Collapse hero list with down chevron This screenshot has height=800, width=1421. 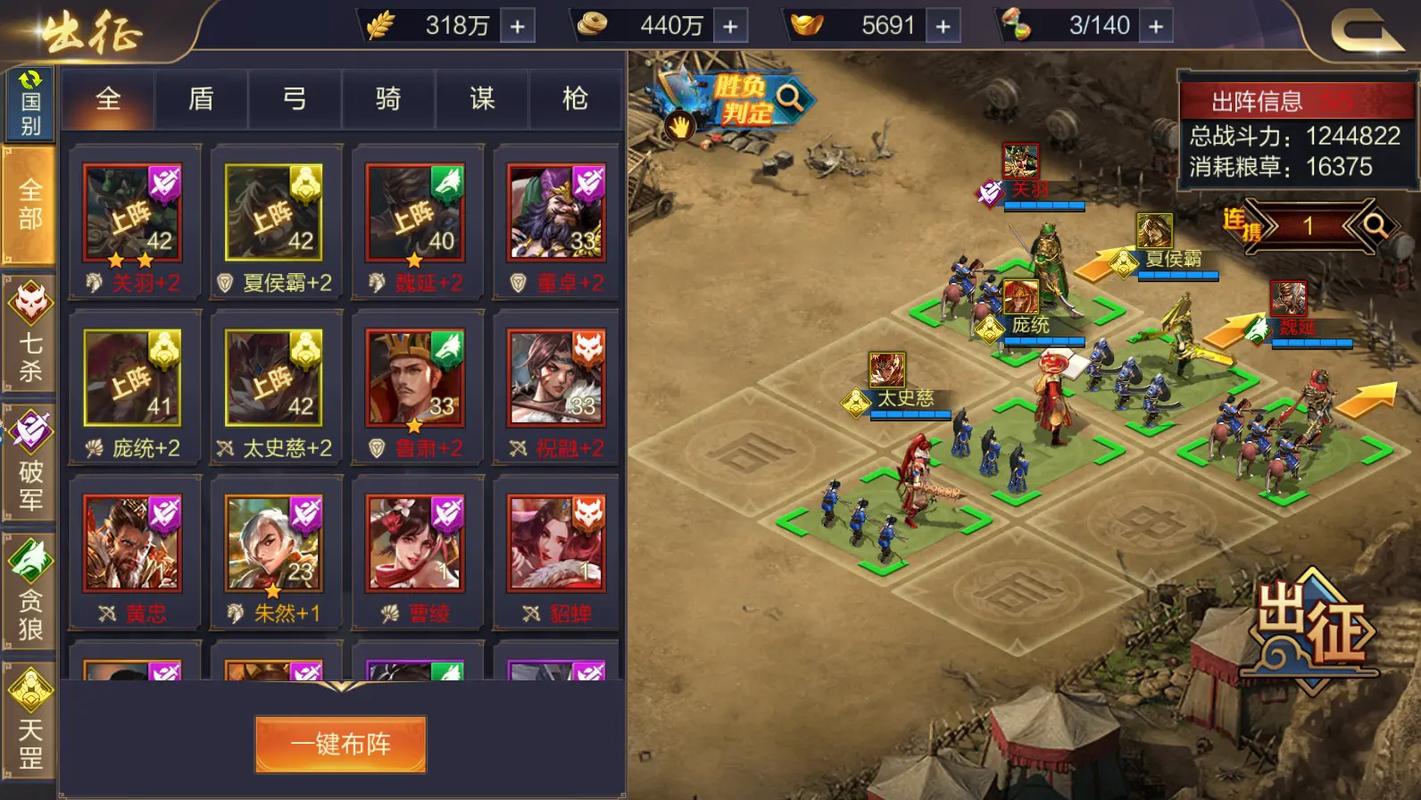pyautogui.click(x=340, y=688)
